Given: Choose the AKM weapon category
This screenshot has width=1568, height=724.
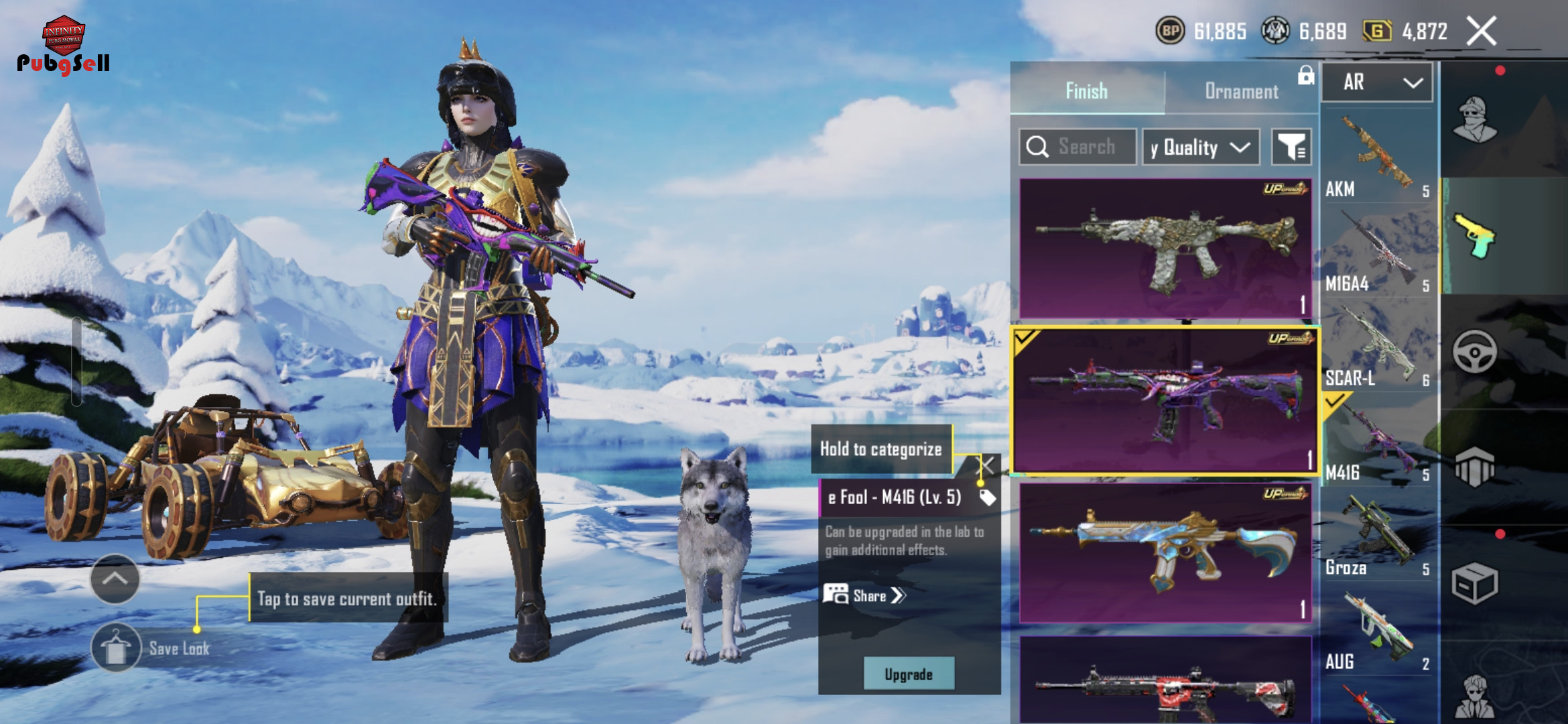Looking at the screenshot, I should 1379,158.
